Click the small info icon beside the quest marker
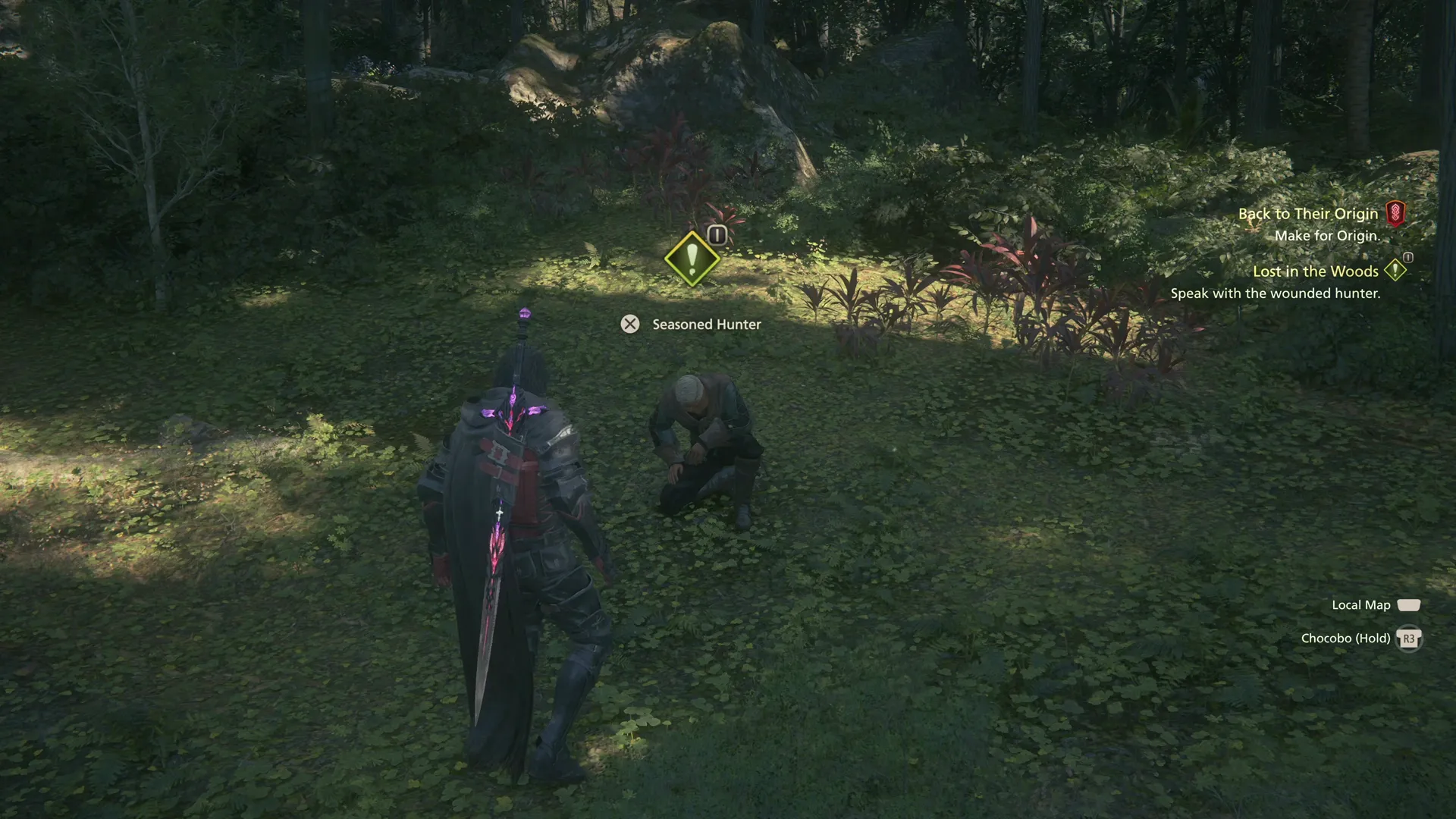 tap(716, 234)
